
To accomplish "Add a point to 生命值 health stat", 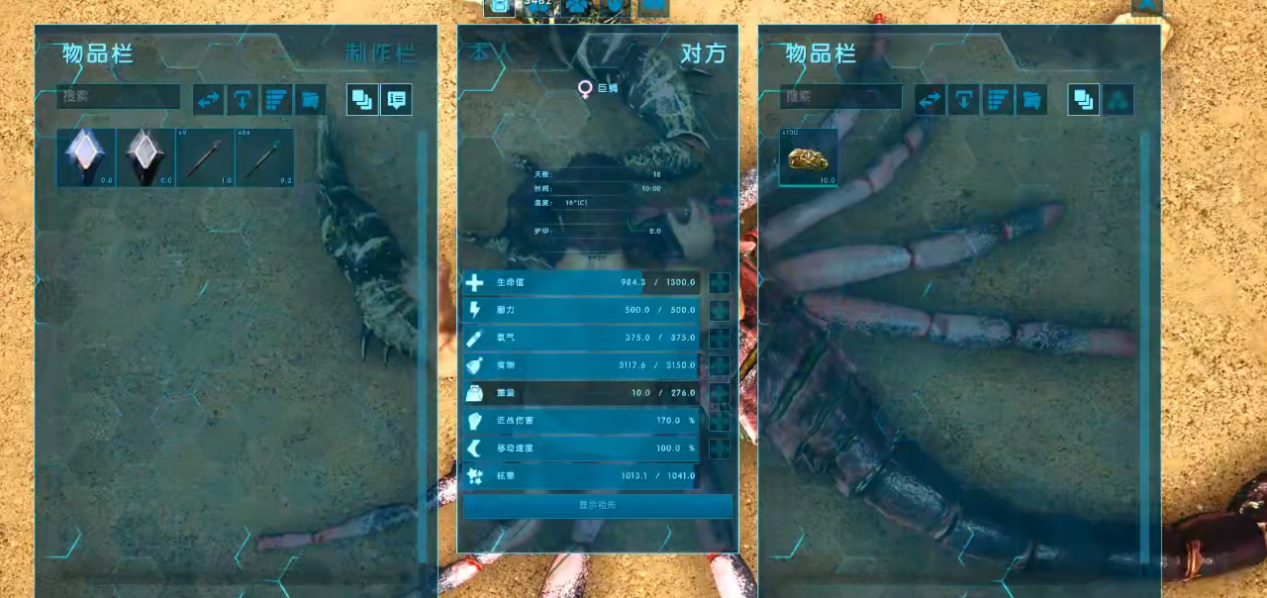I will tap(719, 283).
